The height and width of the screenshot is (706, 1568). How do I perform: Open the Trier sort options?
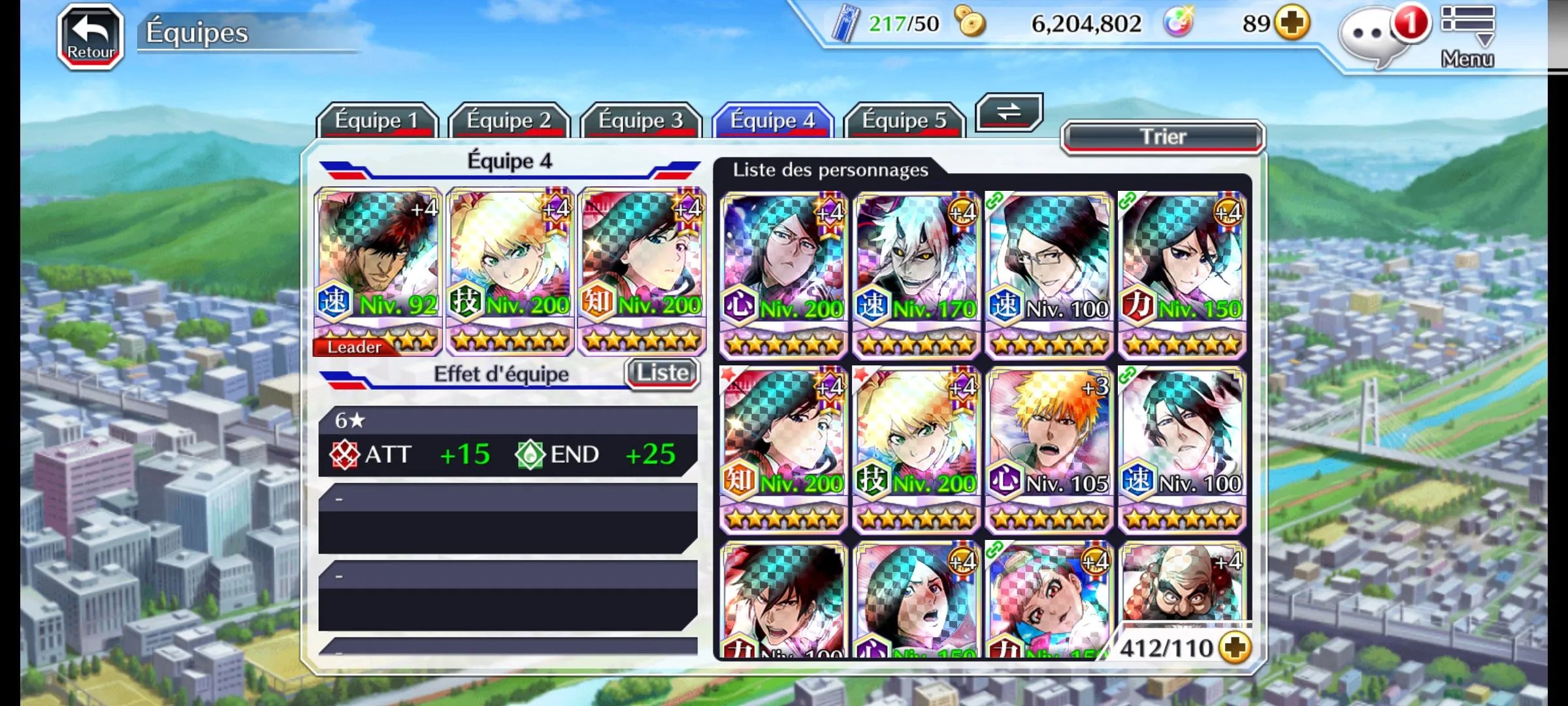[x=1162, y=137]
